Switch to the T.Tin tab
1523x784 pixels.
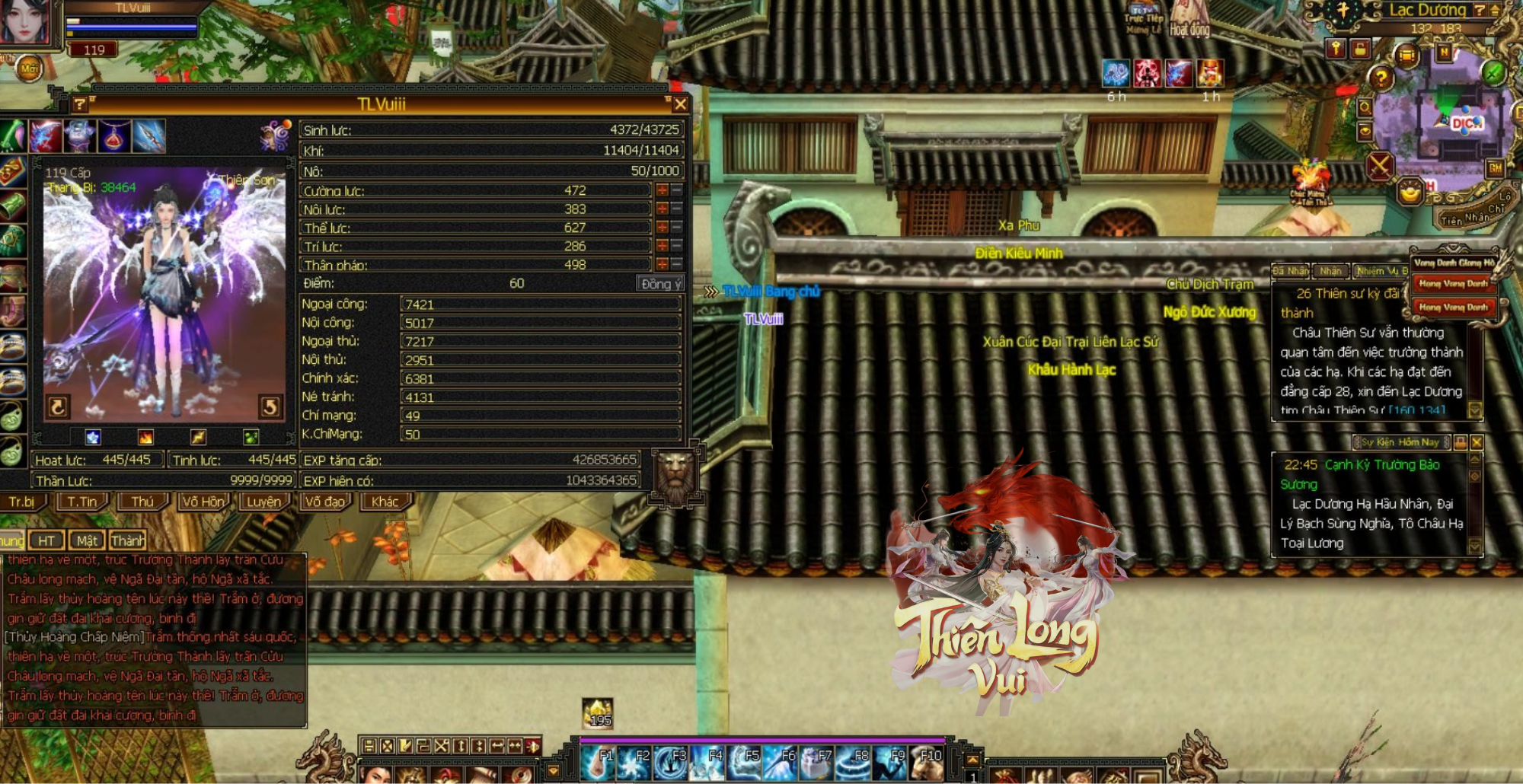tap(82, 502)
